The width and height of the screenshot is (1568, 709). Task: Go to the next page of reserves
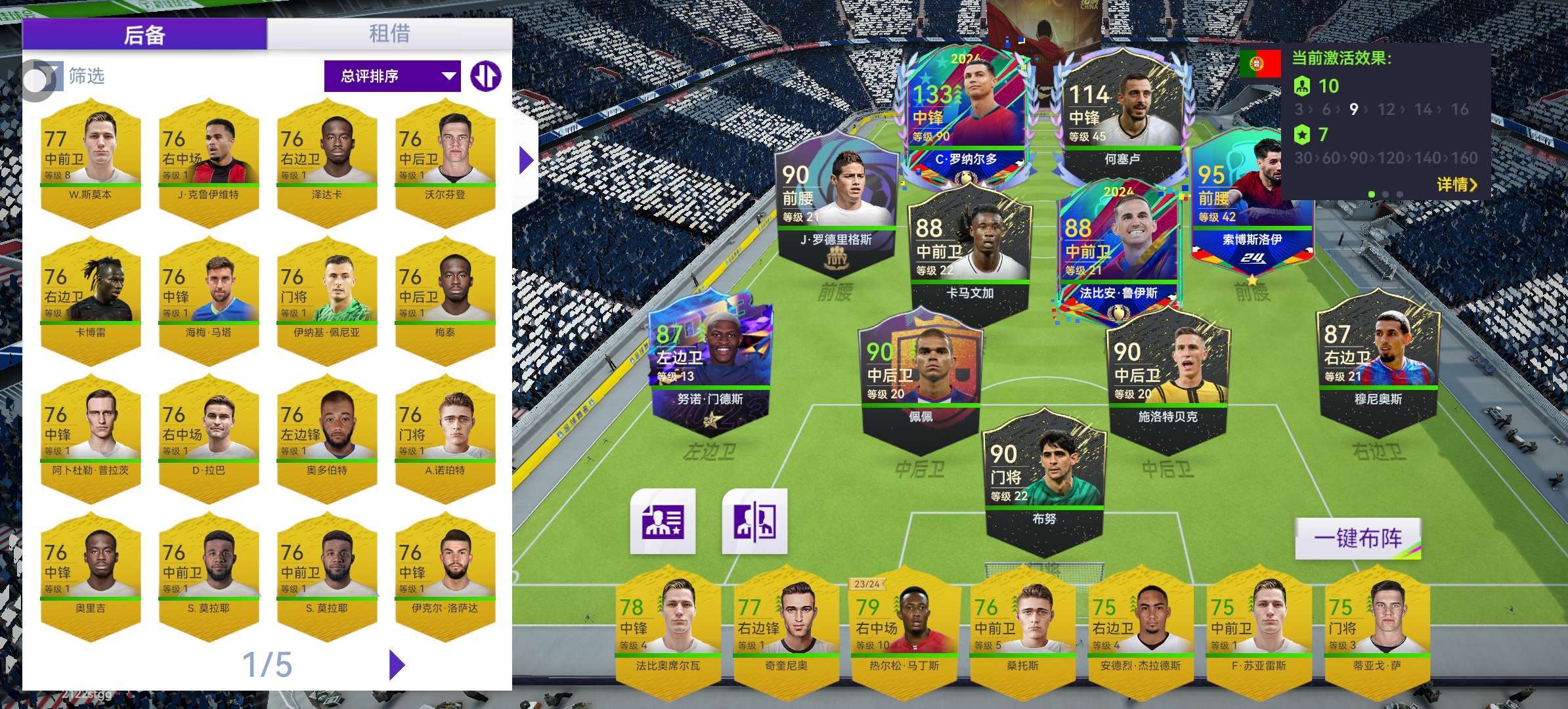[x=397, y=664]
